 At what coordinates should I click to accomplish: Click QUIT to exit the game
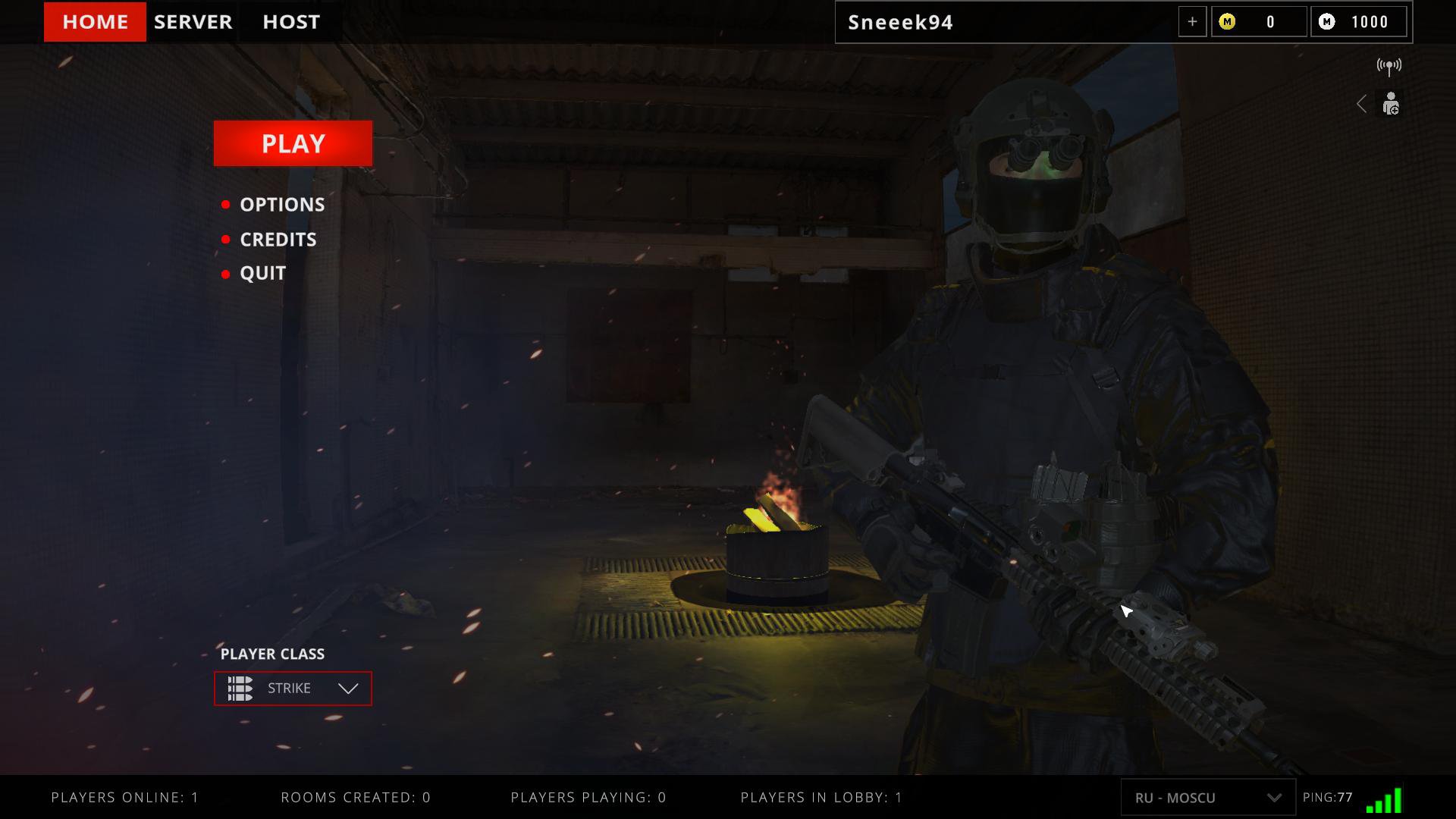262,273
